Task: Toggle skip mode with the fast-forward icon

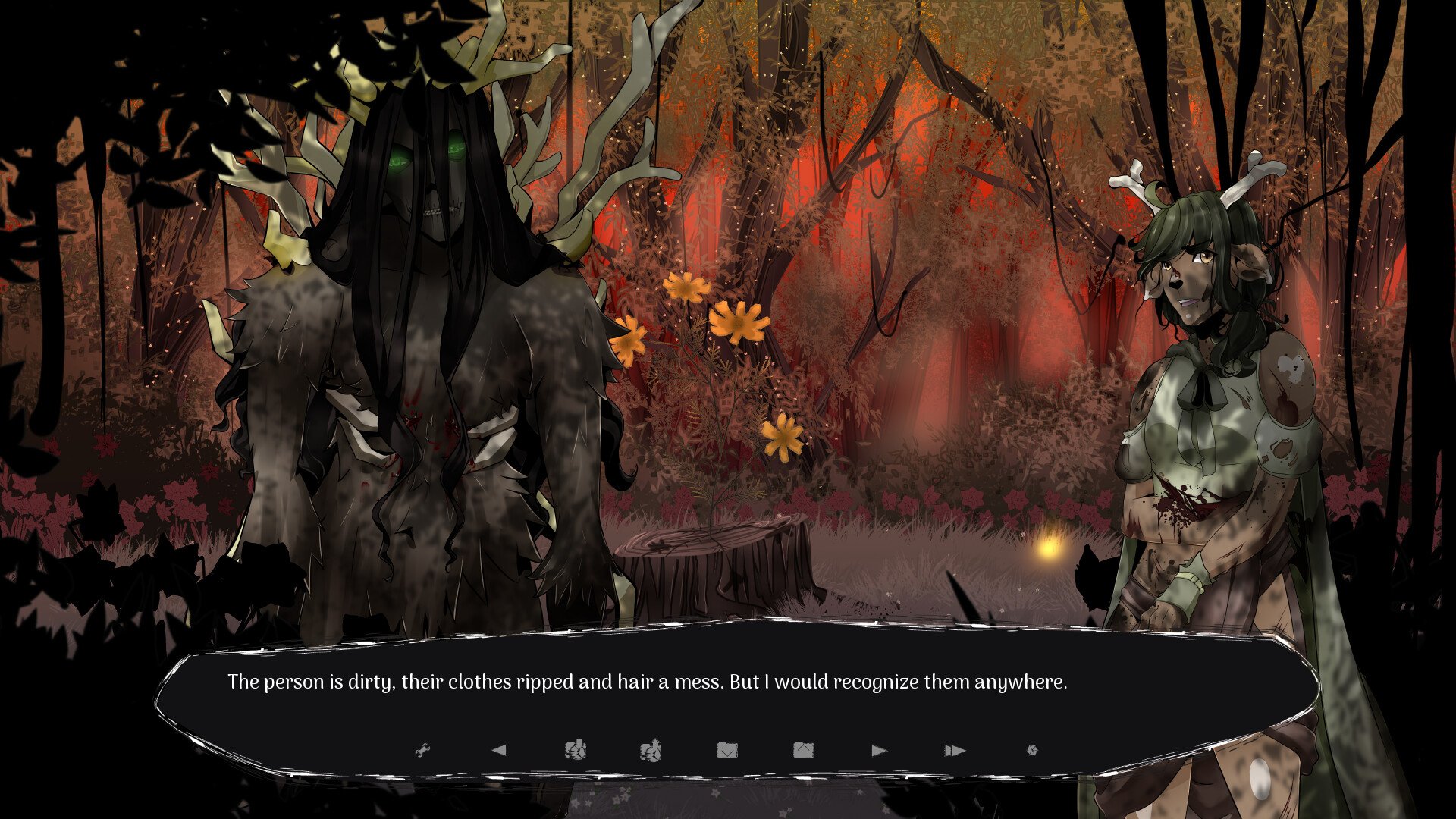Action: [956, 749]
